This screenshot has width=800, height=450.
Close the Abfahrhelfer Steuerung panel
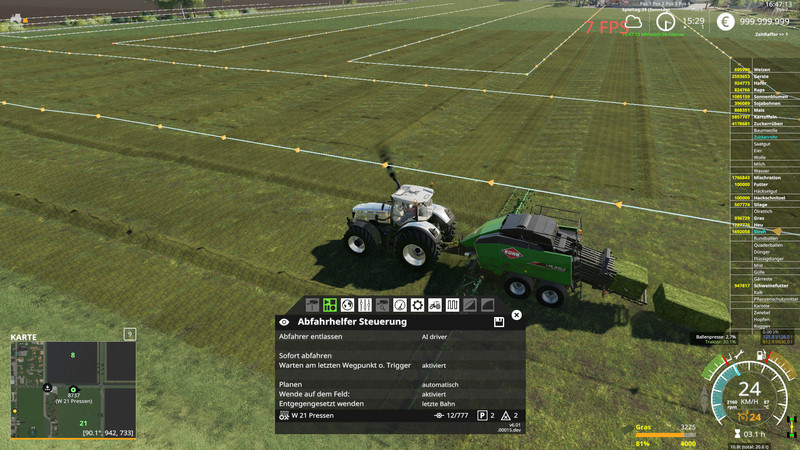[516, 315]
